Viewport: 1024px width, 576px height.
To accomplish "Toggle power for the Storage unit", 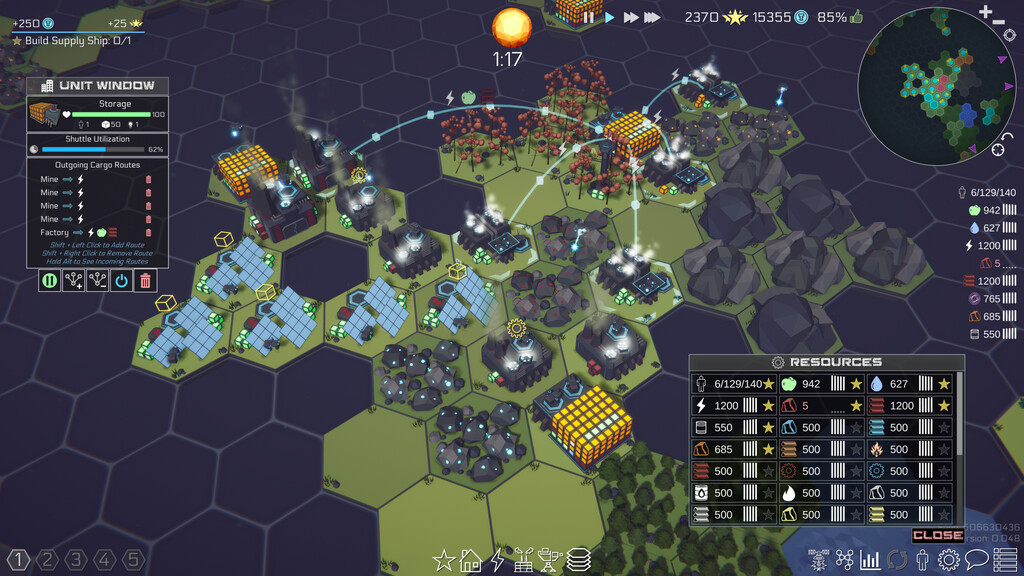I will click(x=121, y=281).
